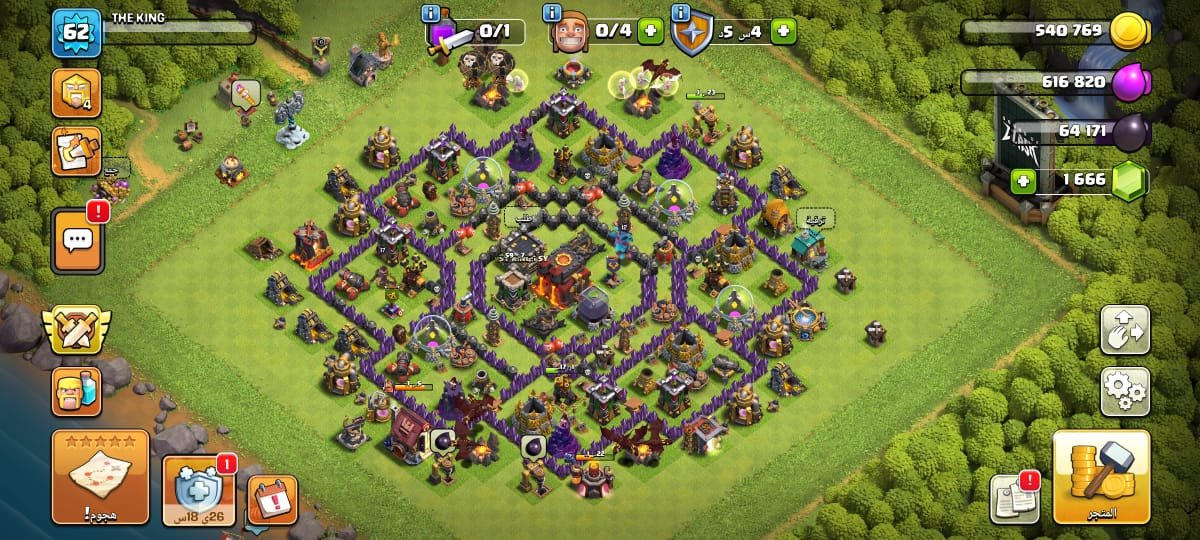Viewport: 1200px width, 540px height.
Task: Open the scroll and thumbs-up button
Action: [x=76, y=152]
